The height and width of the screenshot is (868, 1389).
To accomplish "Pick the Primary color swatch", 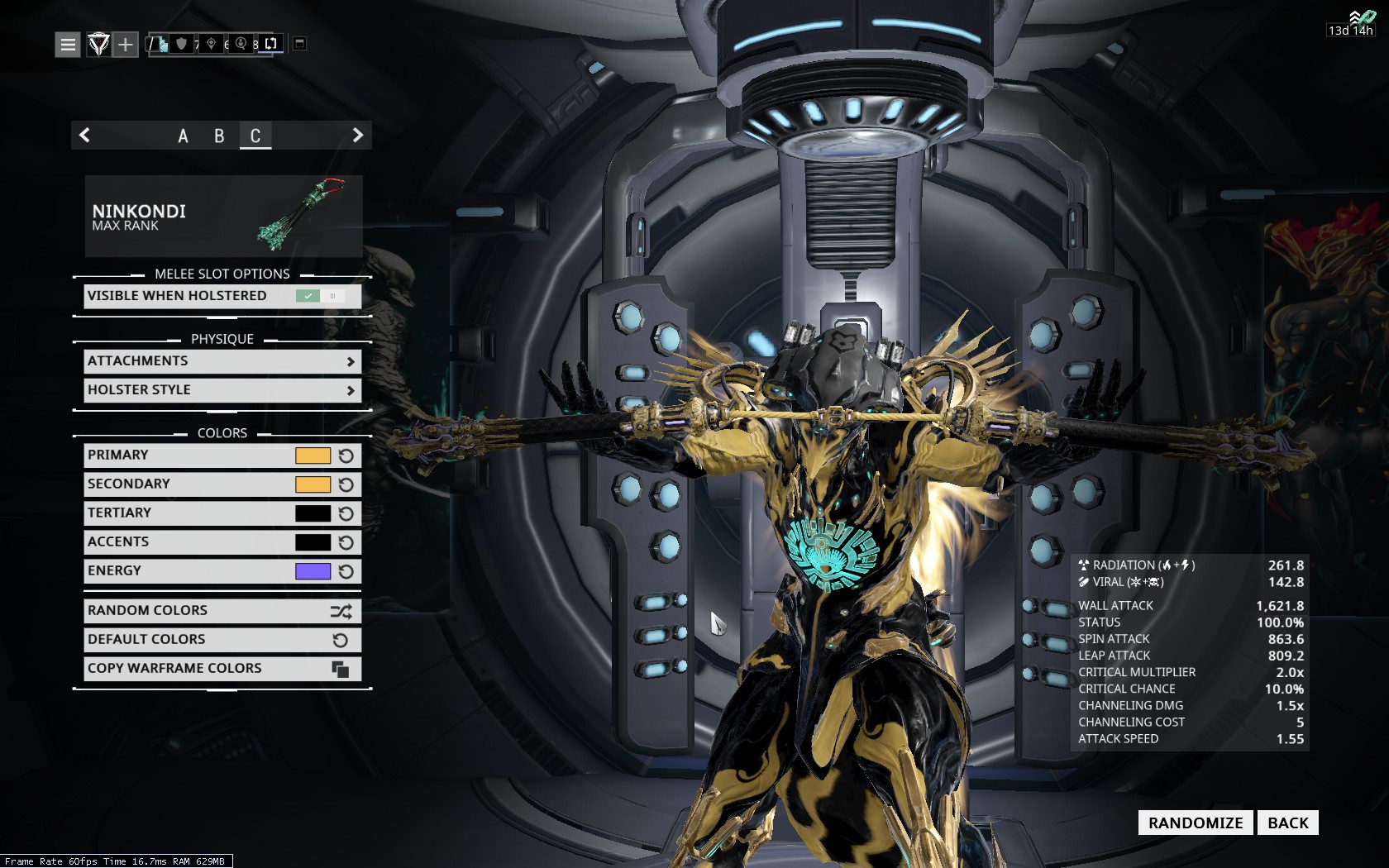I will [313, 455].
